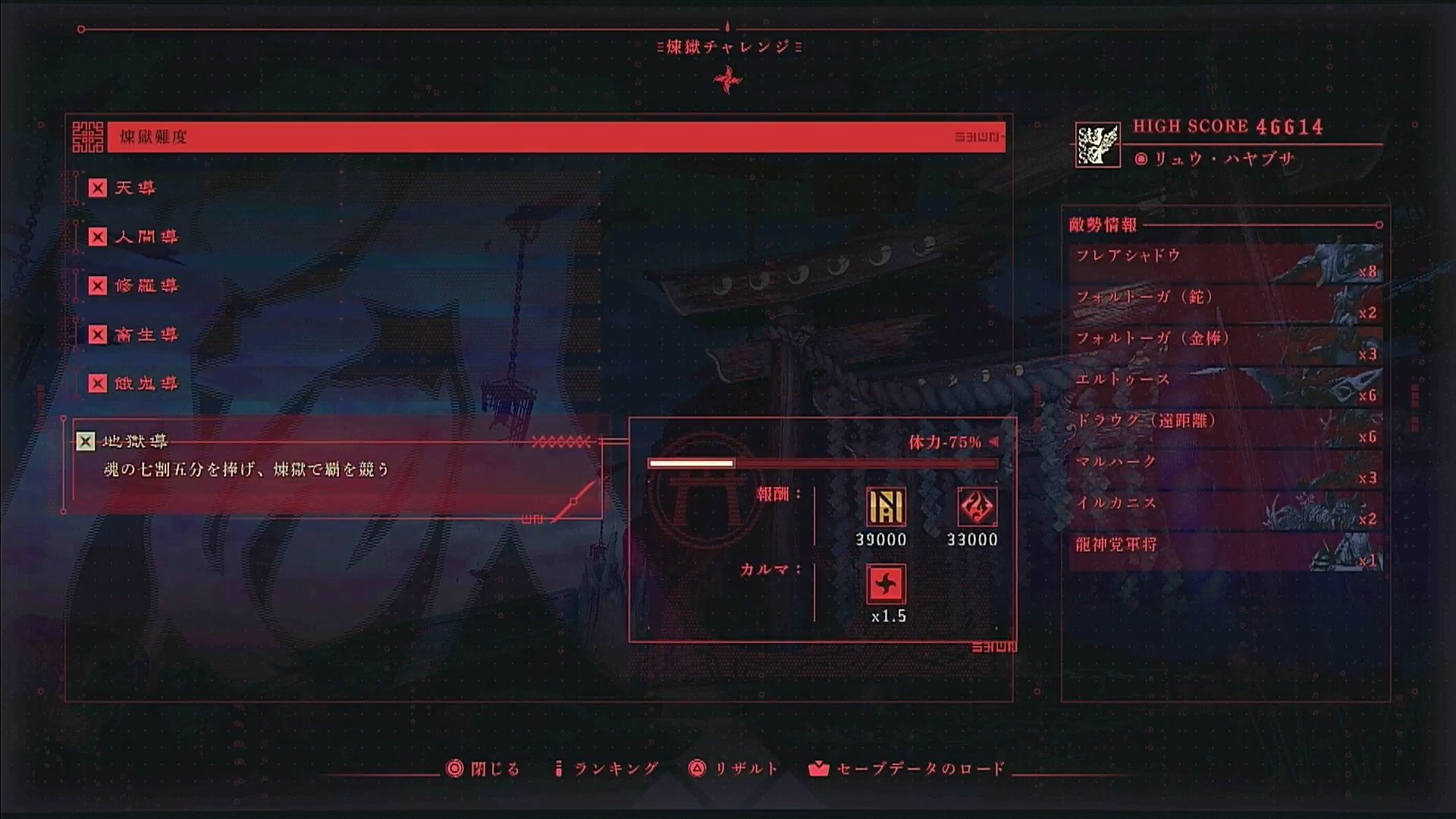Choose the 餓鬼導 difficulty option
The width and height of the screenshot is (1456, 819).
click(146, 383)
